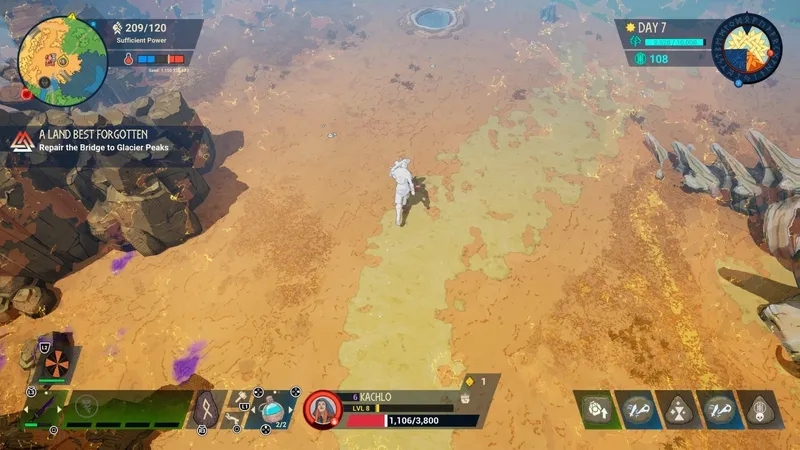
Task: Activate the gear upgrade stone ability
Action: [598, 410]
